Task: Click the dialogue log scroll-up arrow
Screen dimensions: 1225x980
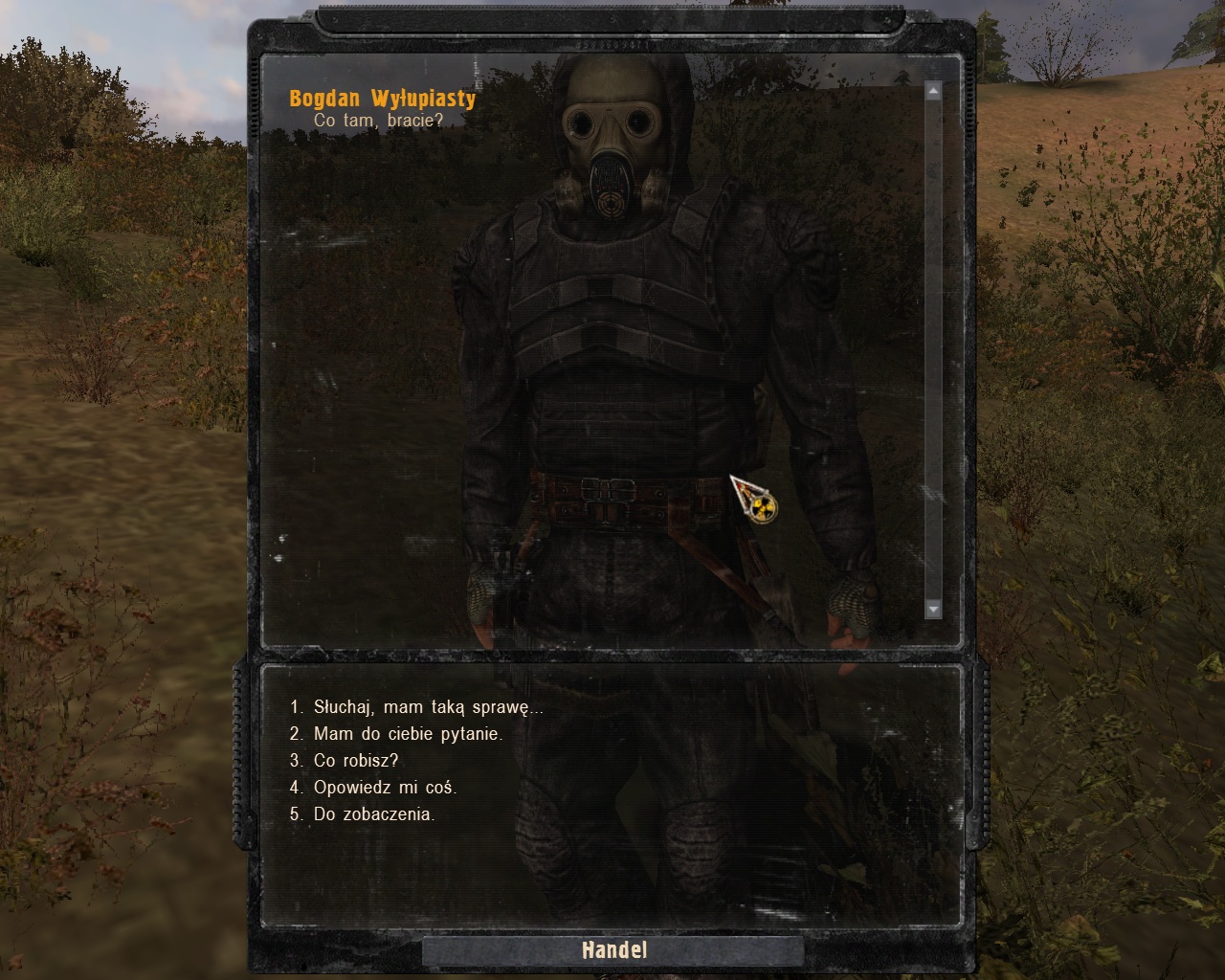Action: tap(933, 91)
